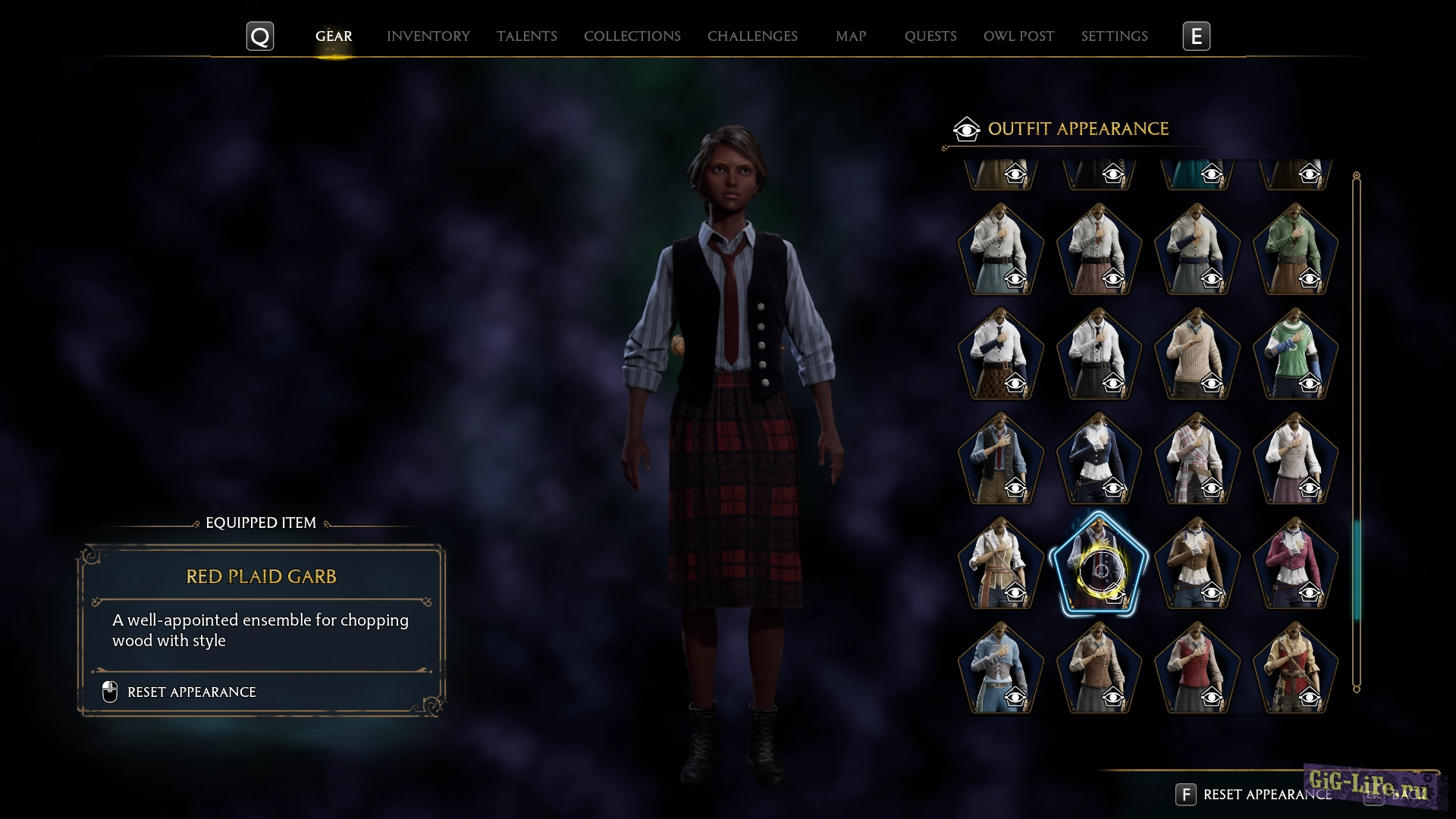Viewport: 1456px width, 819px height.
Task: Pick the brown jacket outfit
Action: point(1197,563)
